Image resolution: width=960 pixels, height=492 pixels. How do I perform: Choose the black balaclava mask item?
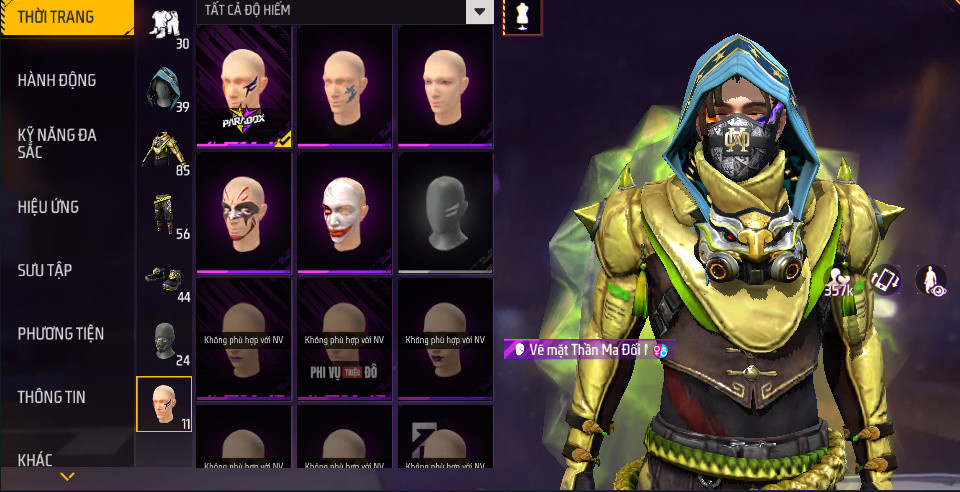coord(445,213)
